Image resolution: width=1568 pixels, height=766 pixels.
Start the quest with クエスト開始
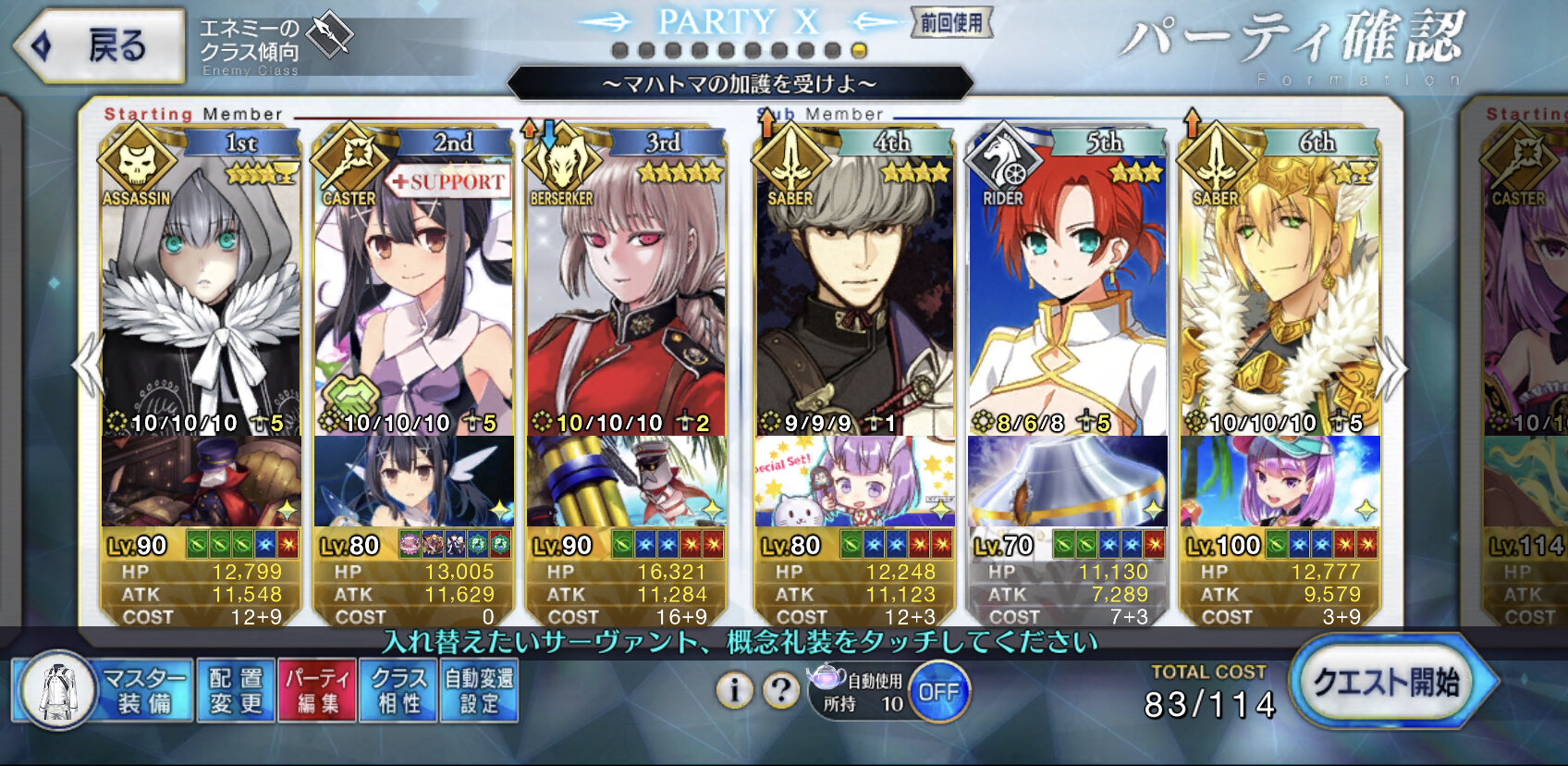1388,683
